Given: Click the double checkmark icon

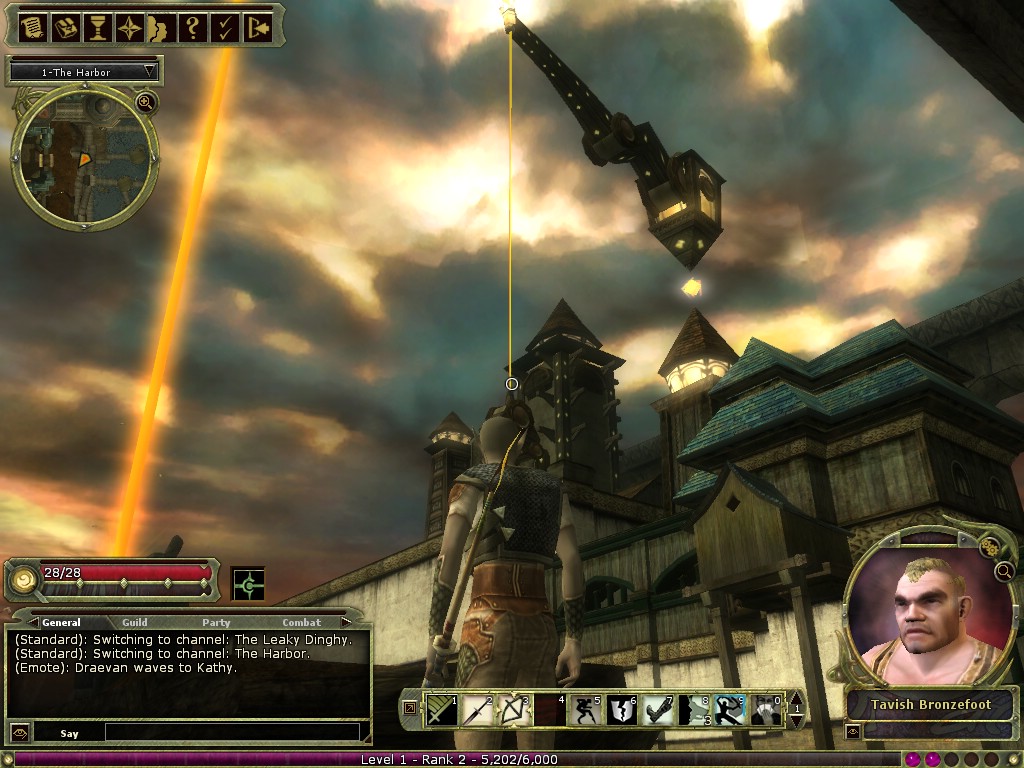Looking at the screenshot, I should (x=225, y=27).
